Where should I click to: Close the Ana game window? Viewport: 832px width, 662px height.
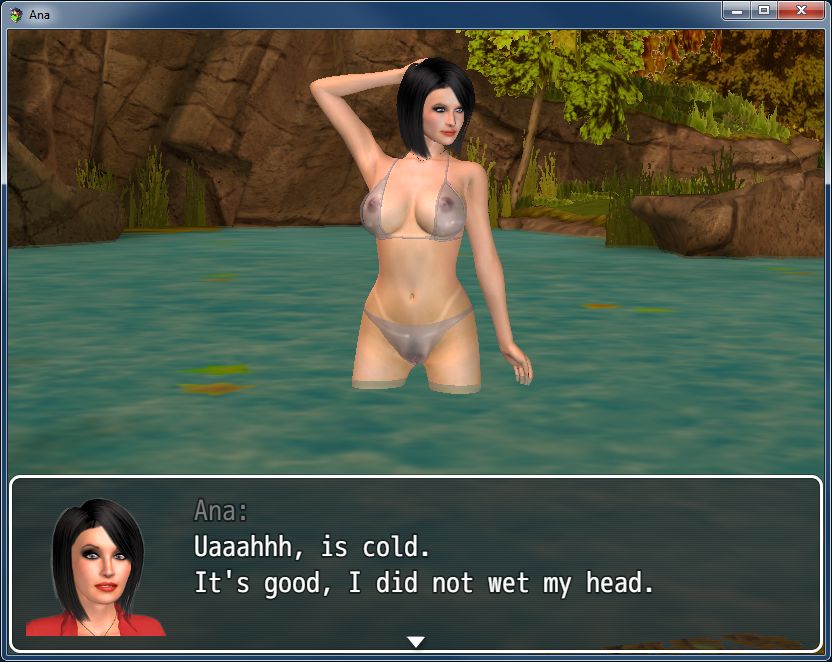coord(801,10)
